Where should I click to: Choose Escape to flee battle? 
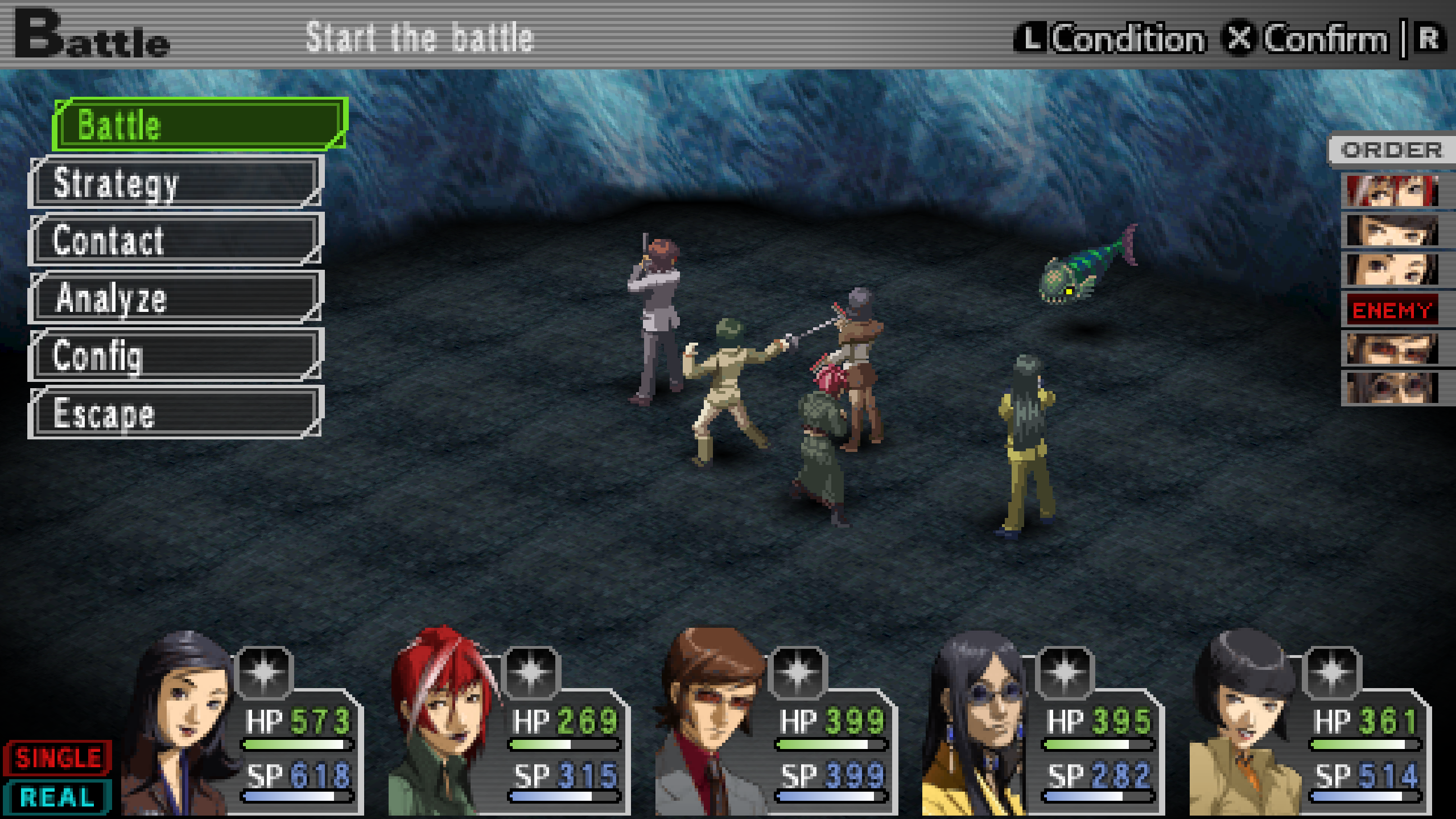pos(175,413)
